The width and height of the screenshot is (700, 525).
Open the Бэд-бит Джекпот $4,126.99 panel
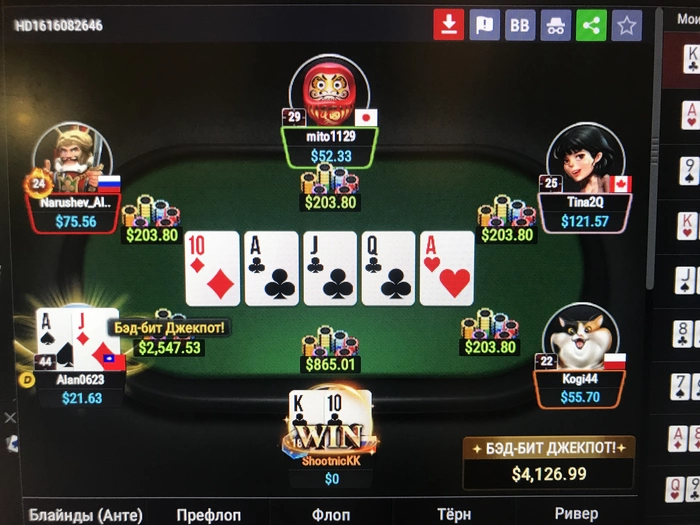coord(549,462)
